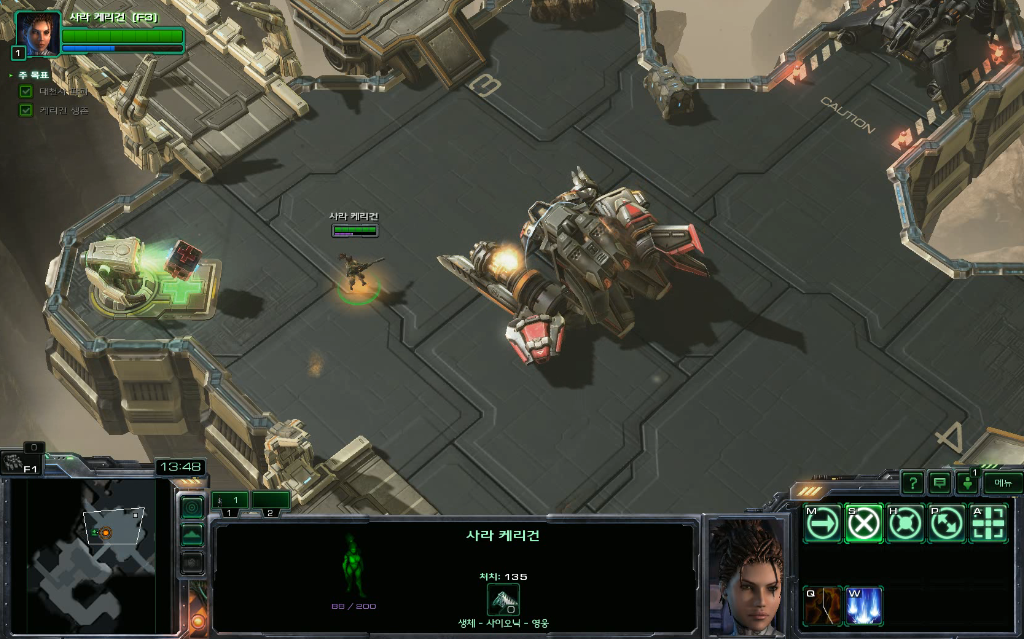Cast the blue W ability

[x=864, y=605]
